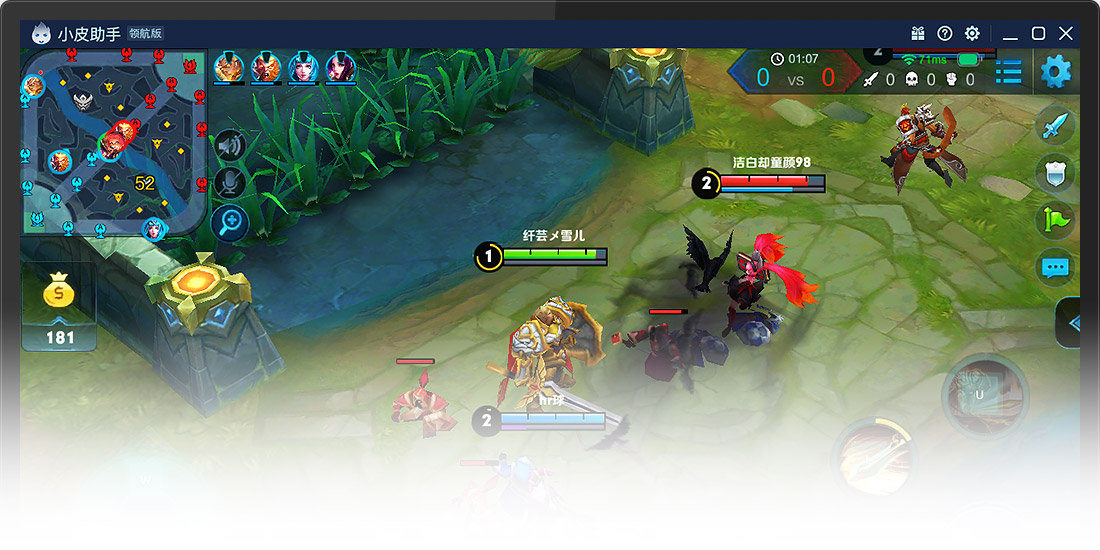Send the shield defend signal
1100x550 pixels.
[1056, 173]
